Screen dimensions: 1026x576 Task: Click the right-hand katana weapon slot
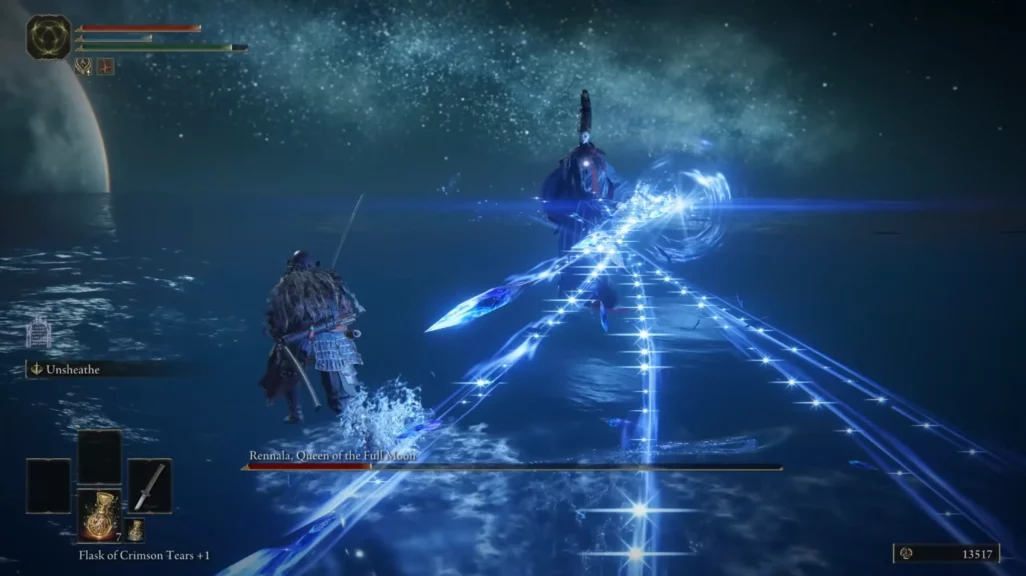(x=149, y=485)
